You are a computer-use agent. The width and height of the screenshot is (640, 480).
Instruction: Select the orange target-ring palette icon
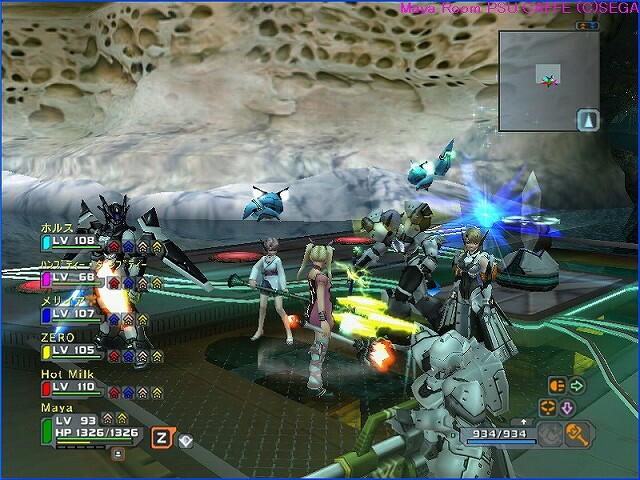click(x=547, y=407)
